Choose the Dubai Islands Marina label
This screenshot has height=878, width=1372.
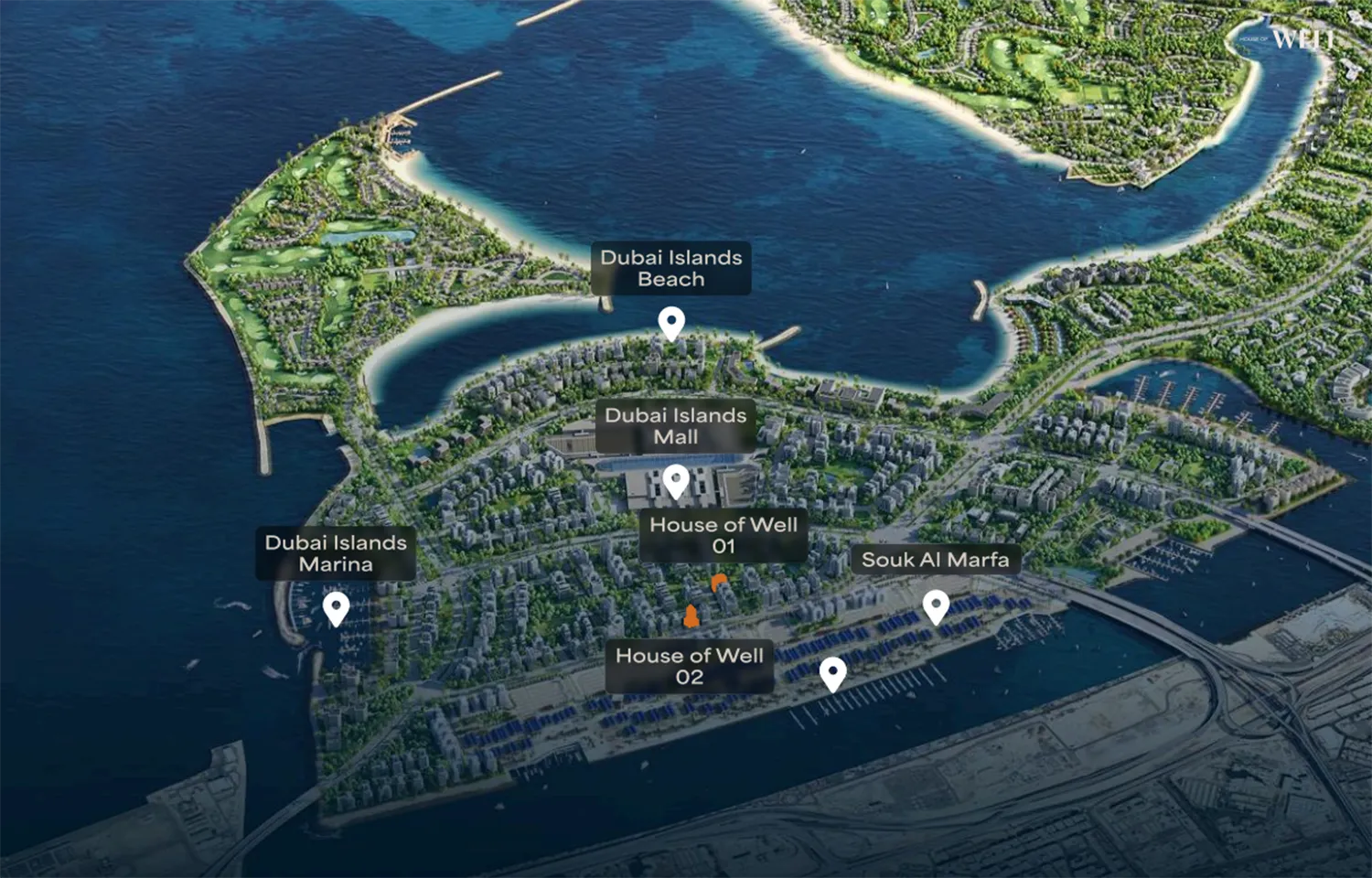[x=336, y=553]
